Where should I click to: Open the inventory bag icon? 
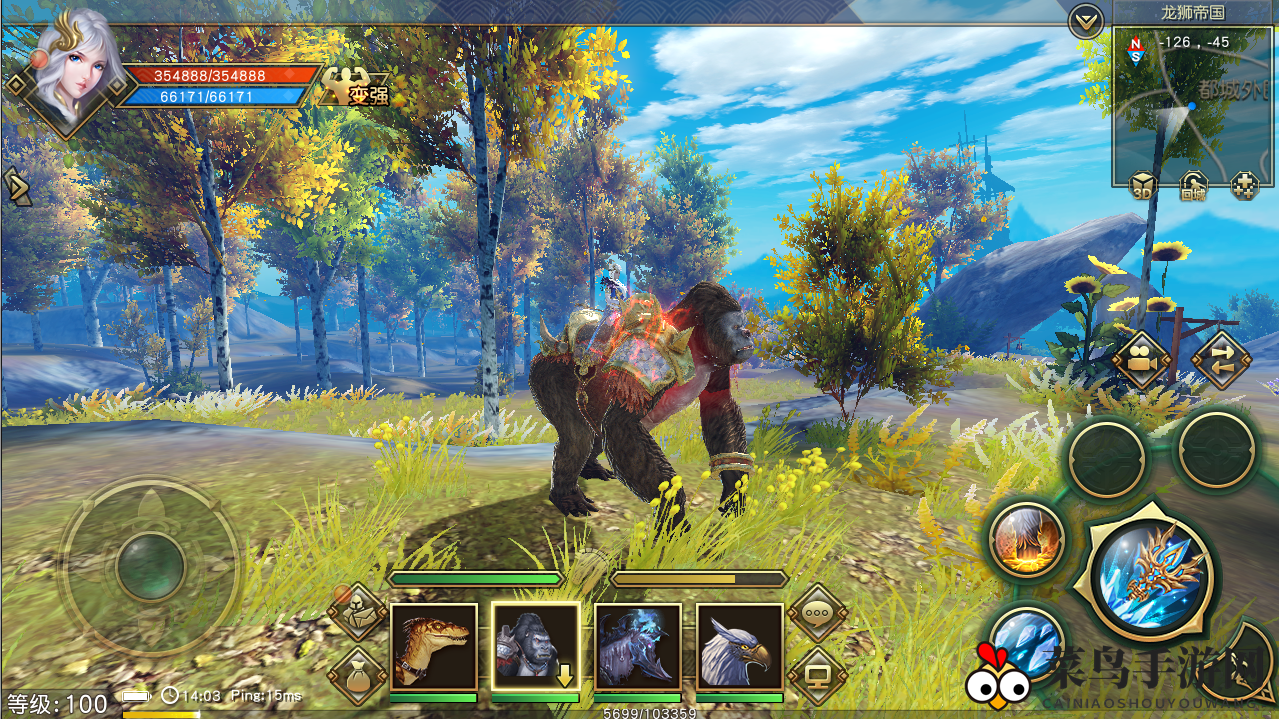pyautogui.click(x=357, y=676)
